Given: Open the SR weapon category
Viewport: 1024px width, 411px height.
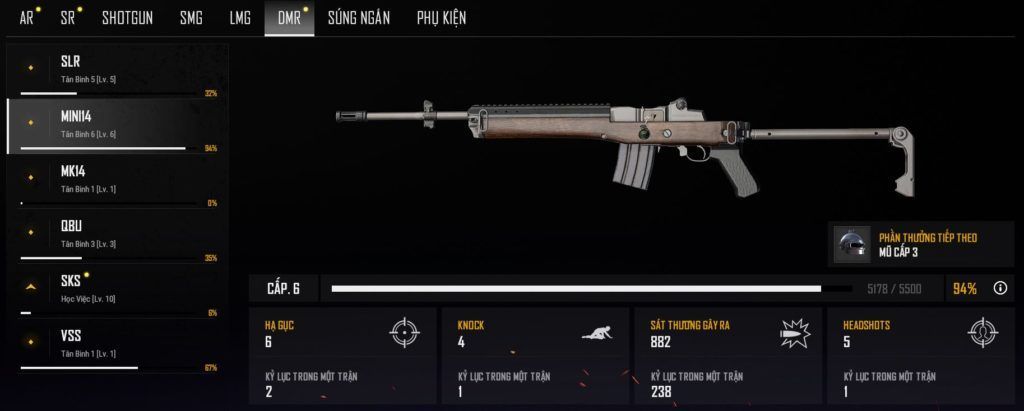Looking at the screenshot, I should pos(68,17).
